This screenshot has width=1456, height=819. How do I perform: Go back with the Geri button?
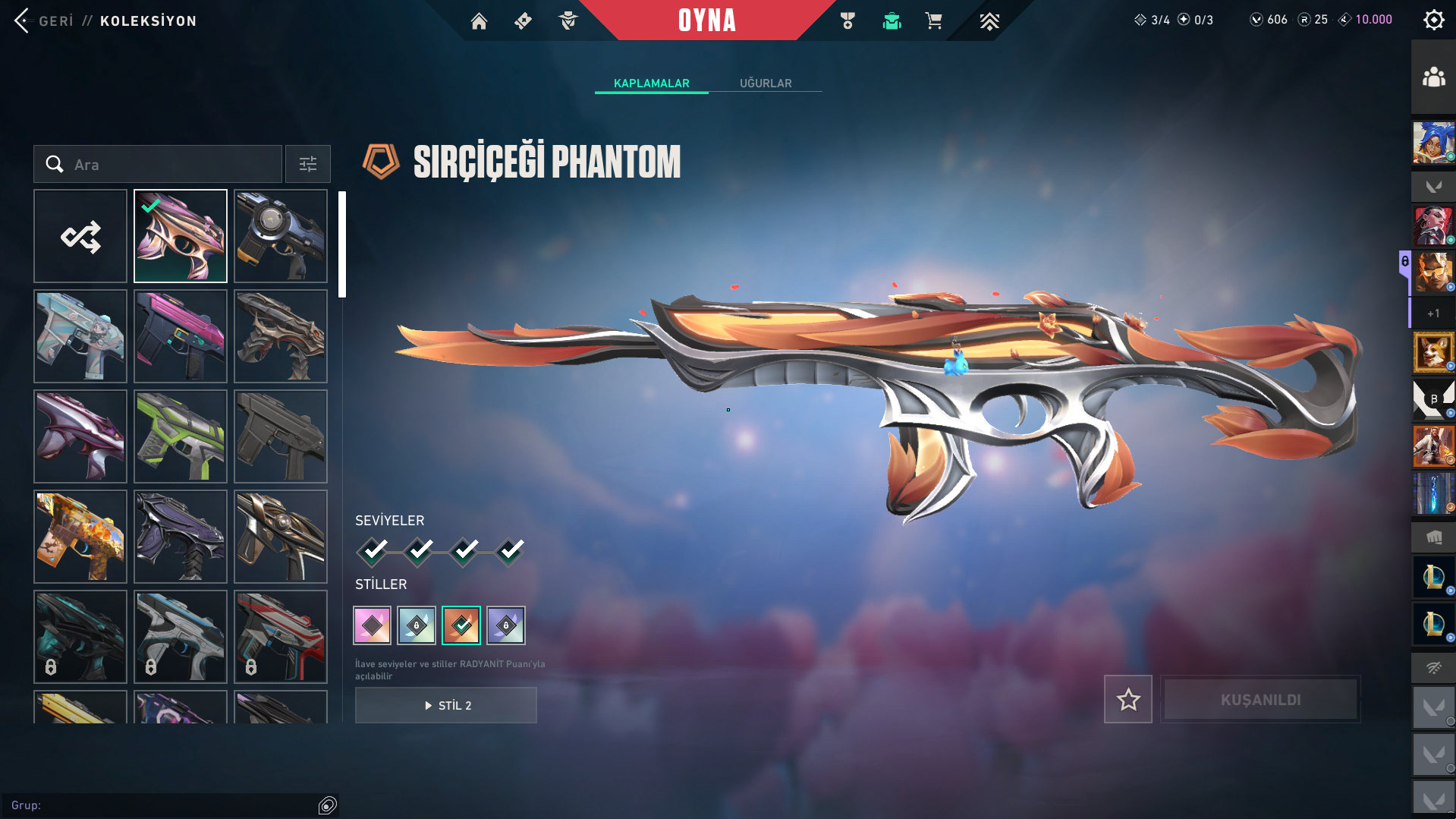point(44,20)
